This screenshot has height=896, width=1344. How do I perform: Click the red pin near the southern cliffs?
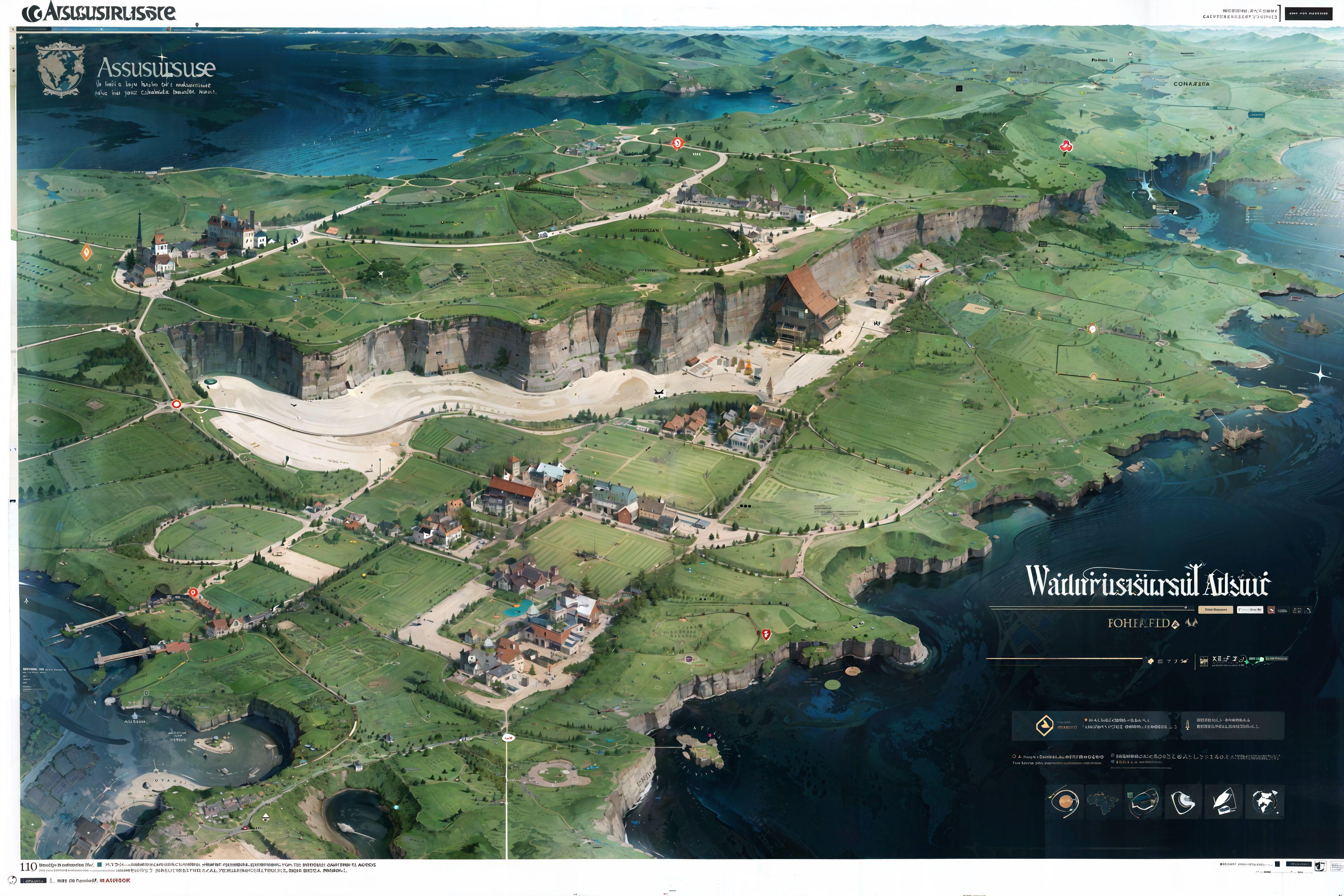(766, 634)
